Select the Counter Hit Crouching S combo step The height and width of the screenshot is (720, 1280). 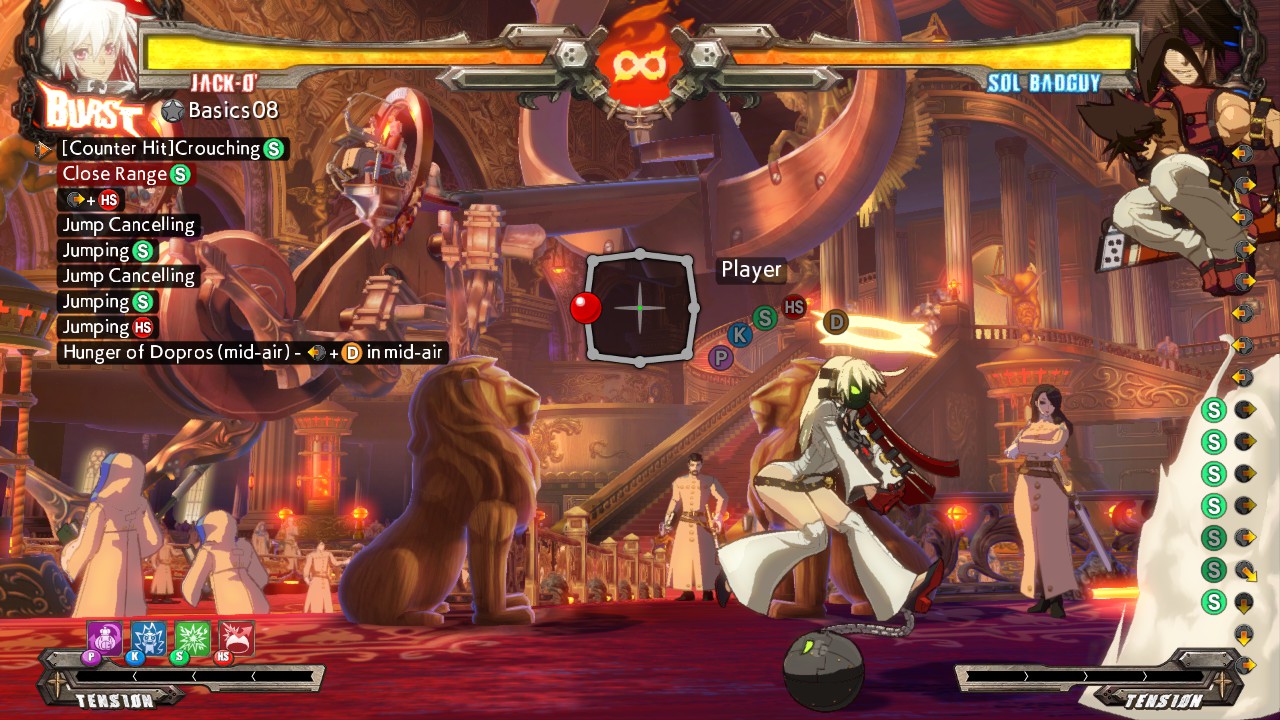pyautogui.click(x=172, y=149)
